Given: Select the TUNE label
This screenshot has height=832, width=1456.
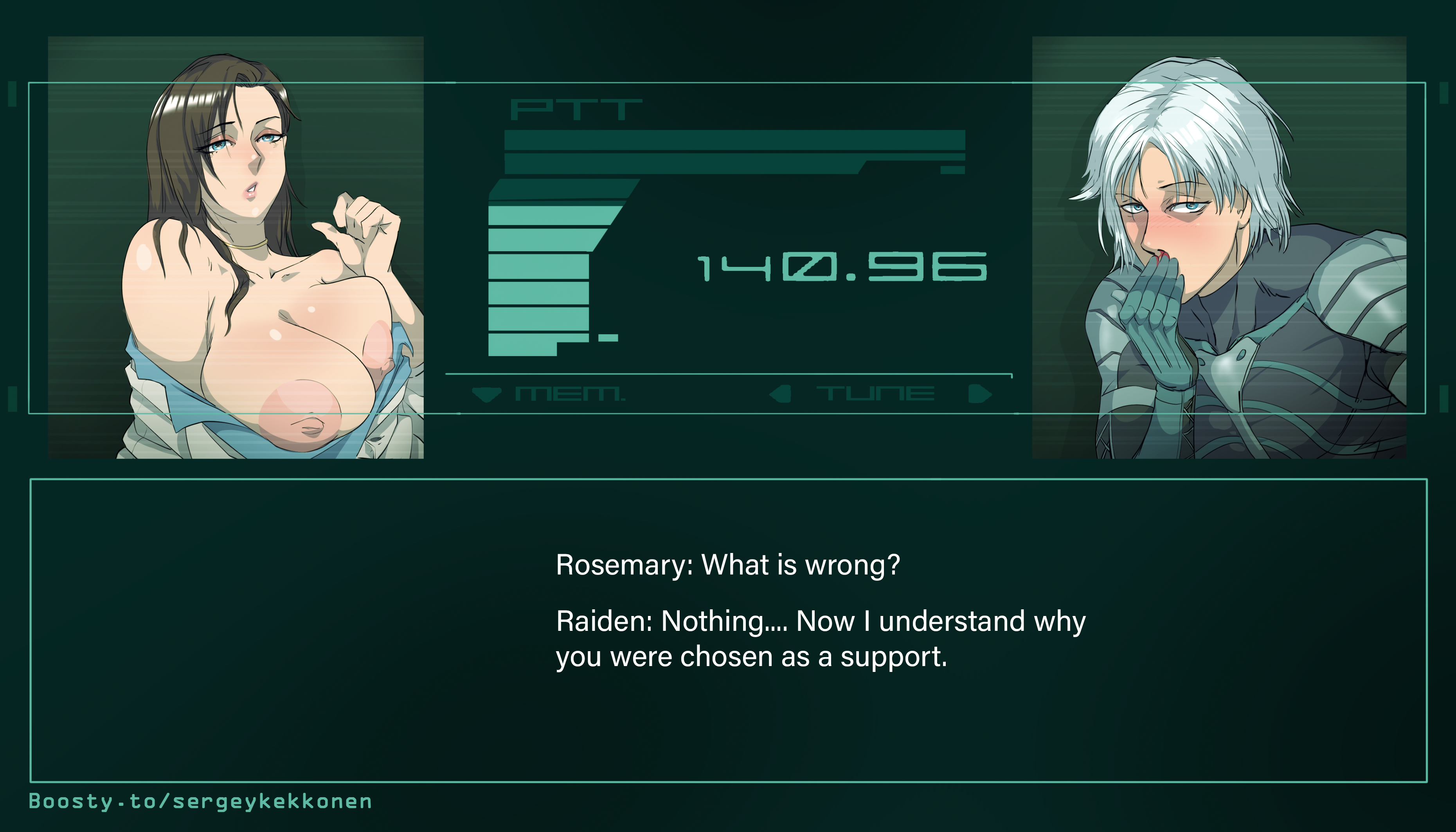Looking at the screenshot, I should [875, 394].
